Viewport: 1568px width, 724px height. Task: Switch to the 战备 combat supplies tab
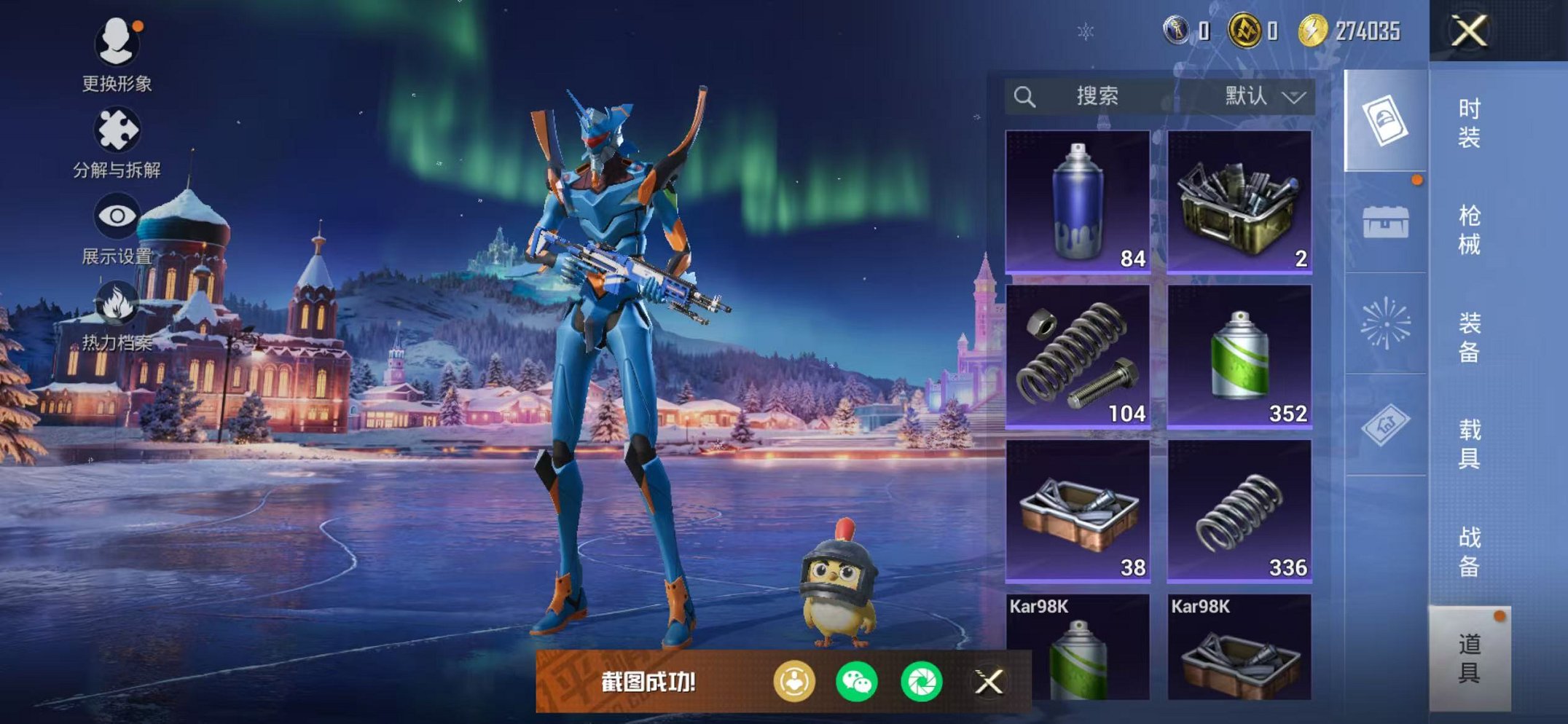[x=1469, y=551]
